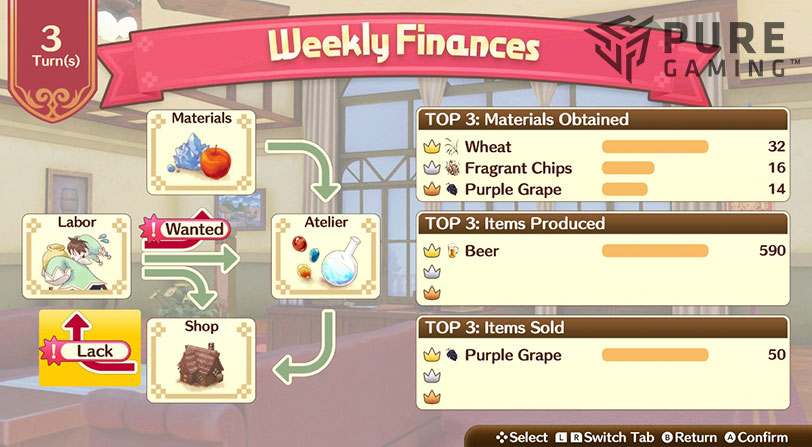This screenshot has width=812, height=447.
Task: Click the Wanted alert badge
Action: (x=188, y=229)
